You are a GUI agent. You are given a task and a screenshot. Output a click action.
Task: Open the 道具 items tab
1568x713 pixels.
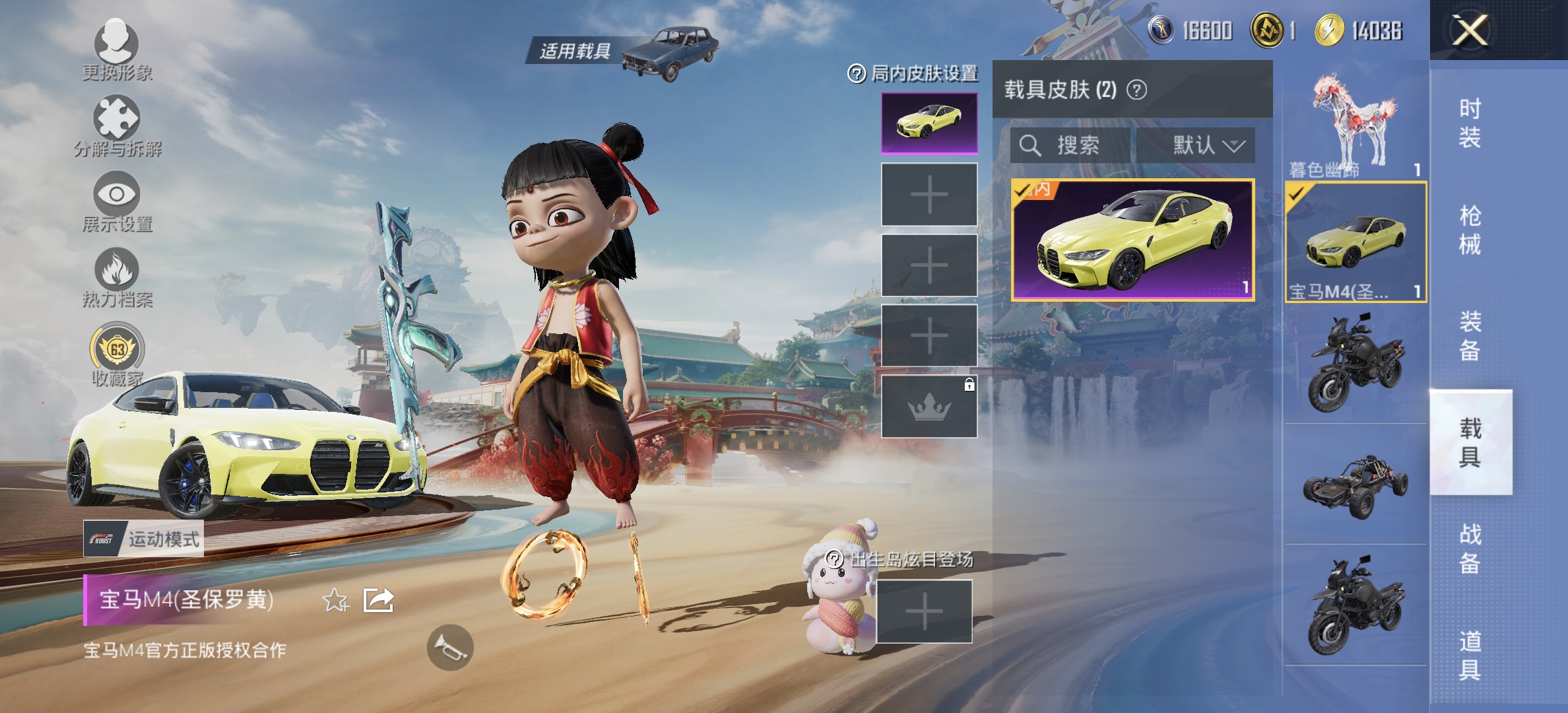pyautogui.click(x=1470, y=655)
